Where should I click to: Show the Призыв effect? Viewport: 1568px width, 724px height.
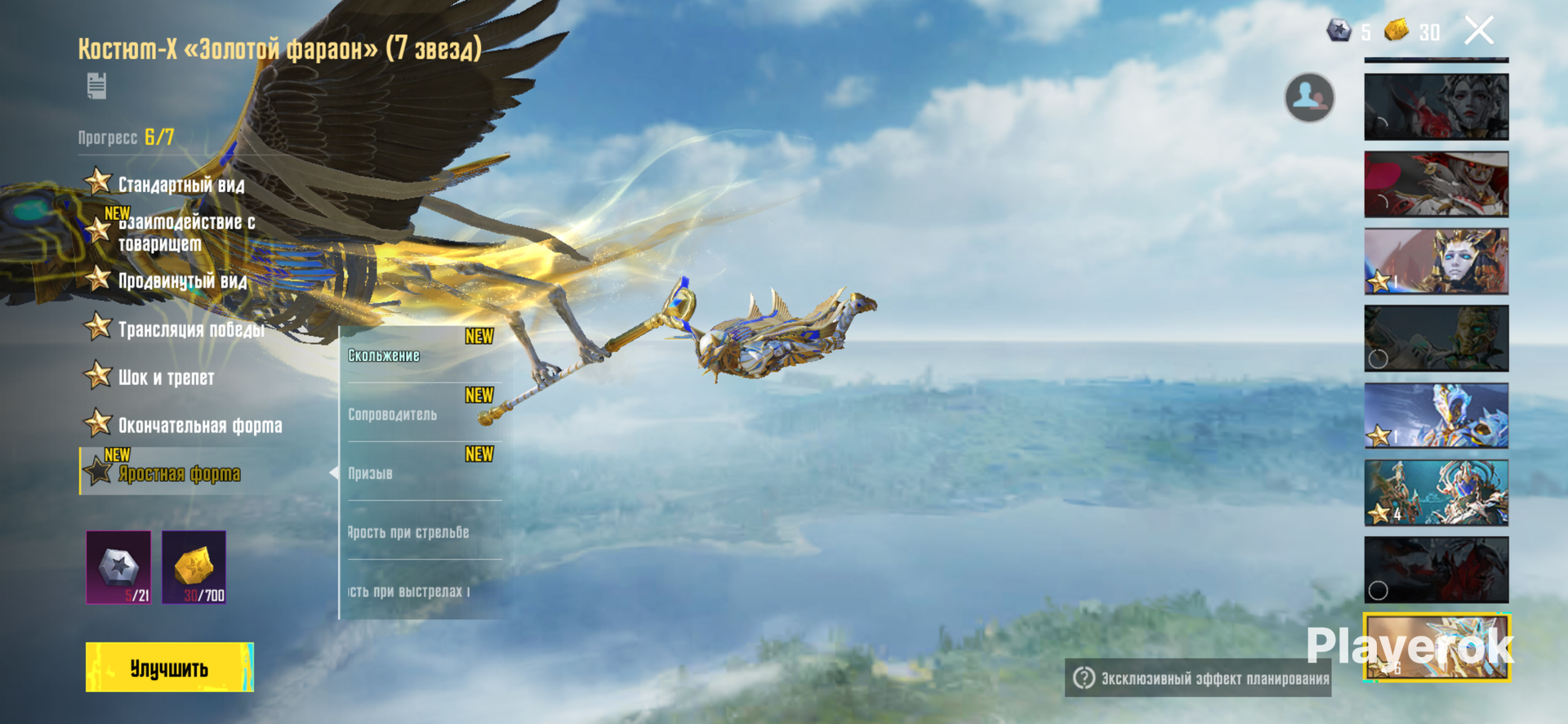pos(421,473)
